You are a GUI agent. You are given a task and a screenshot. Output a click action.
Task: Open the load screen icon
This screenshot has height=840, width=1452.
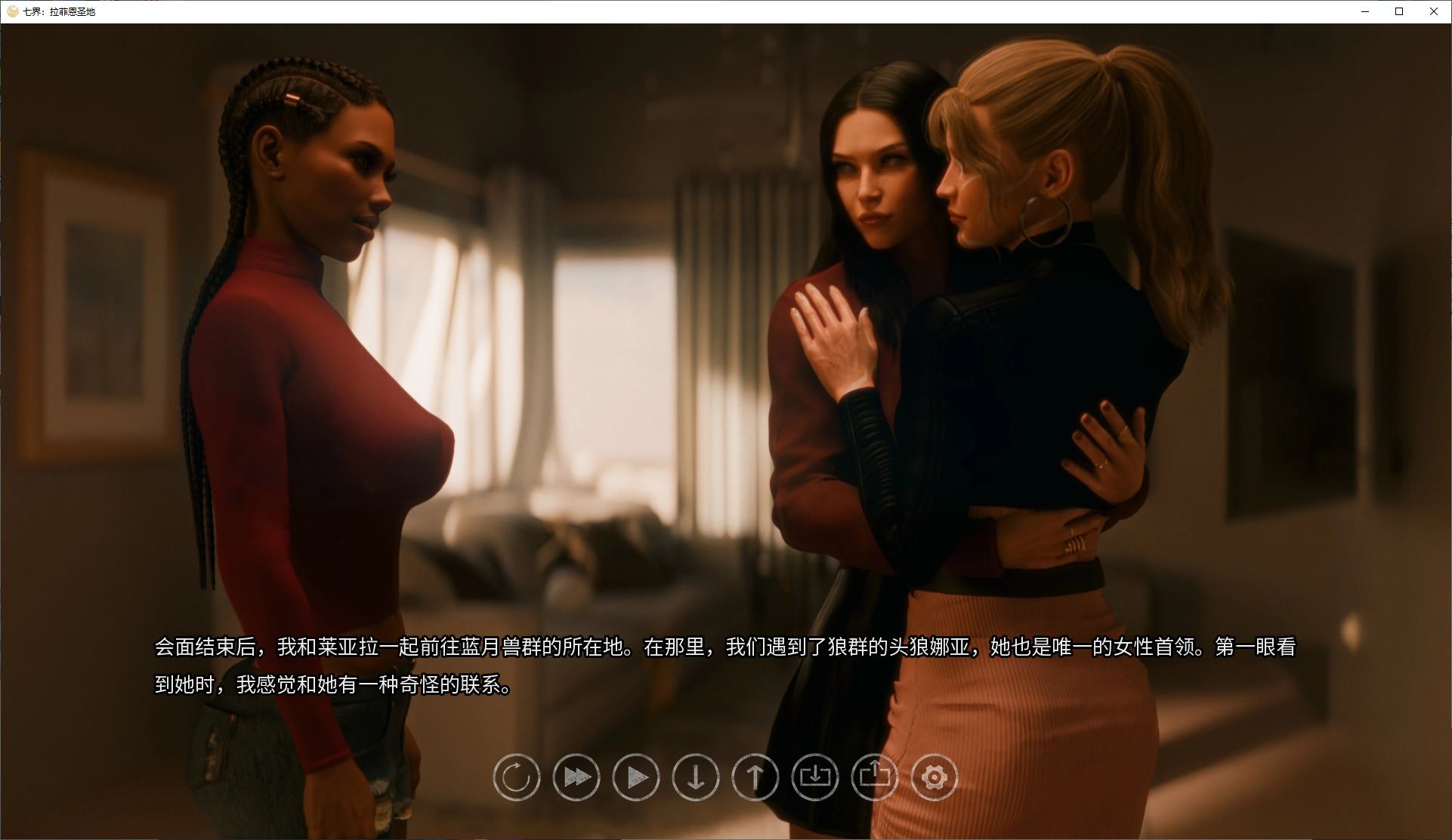click(x=874, y=777)
